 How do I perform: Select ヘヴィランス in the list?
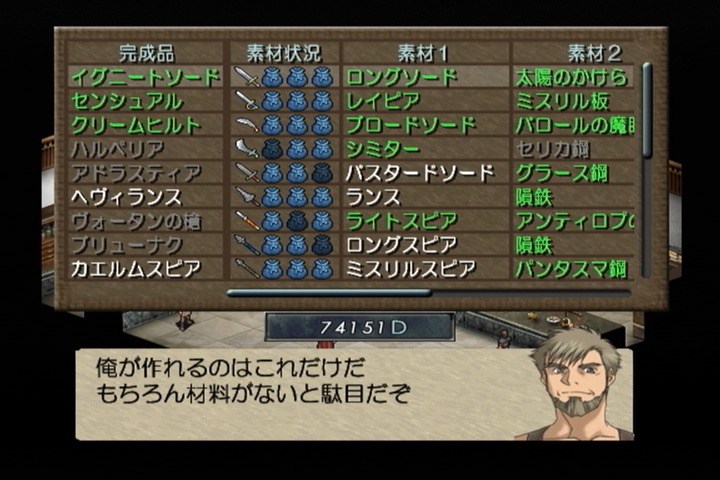[x=126, y=197]
